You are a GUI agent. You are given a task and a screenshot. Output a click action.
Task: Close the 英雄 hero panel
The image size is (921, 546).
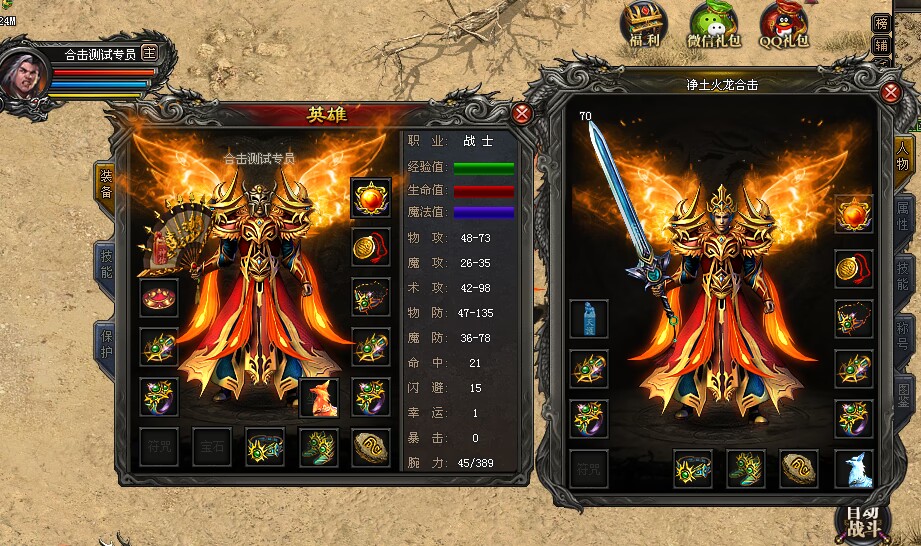[522, 113]
